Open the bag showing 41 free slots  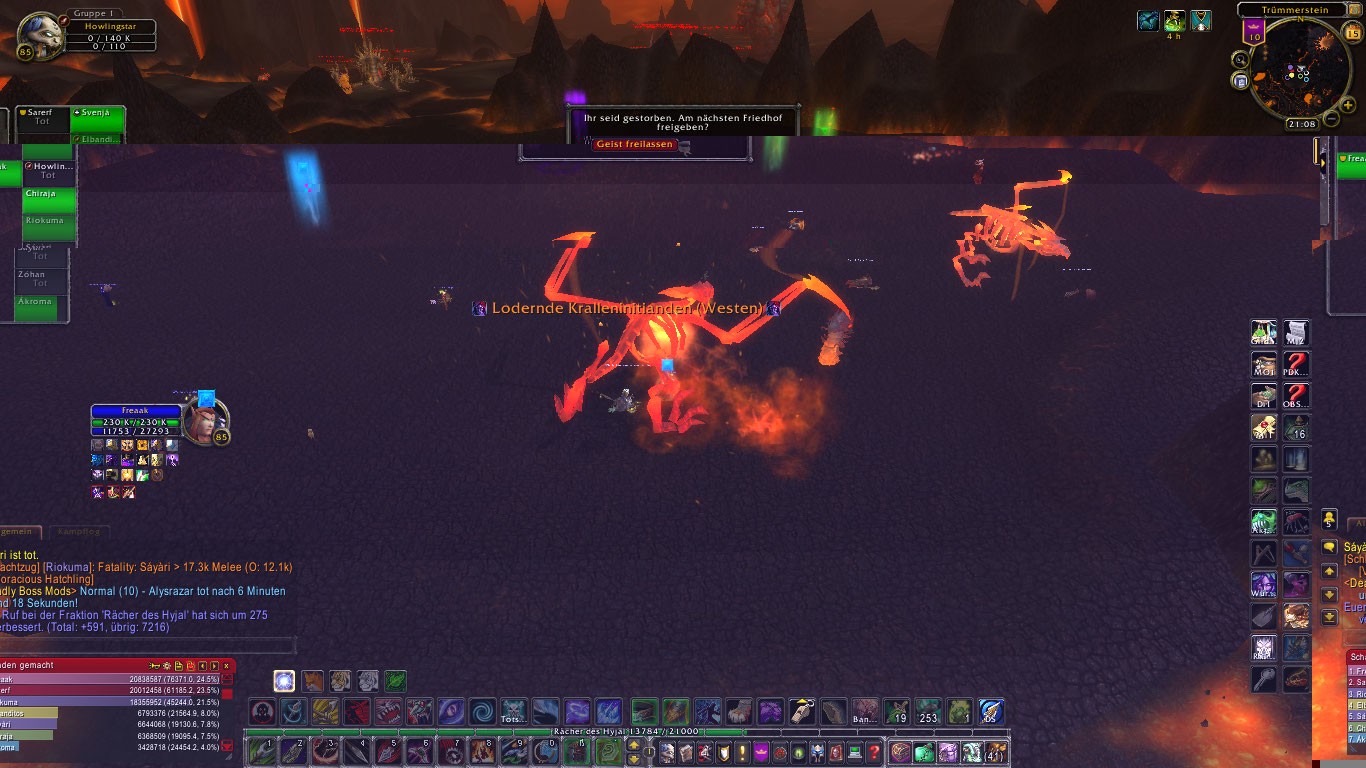click(x=995, y=752)
